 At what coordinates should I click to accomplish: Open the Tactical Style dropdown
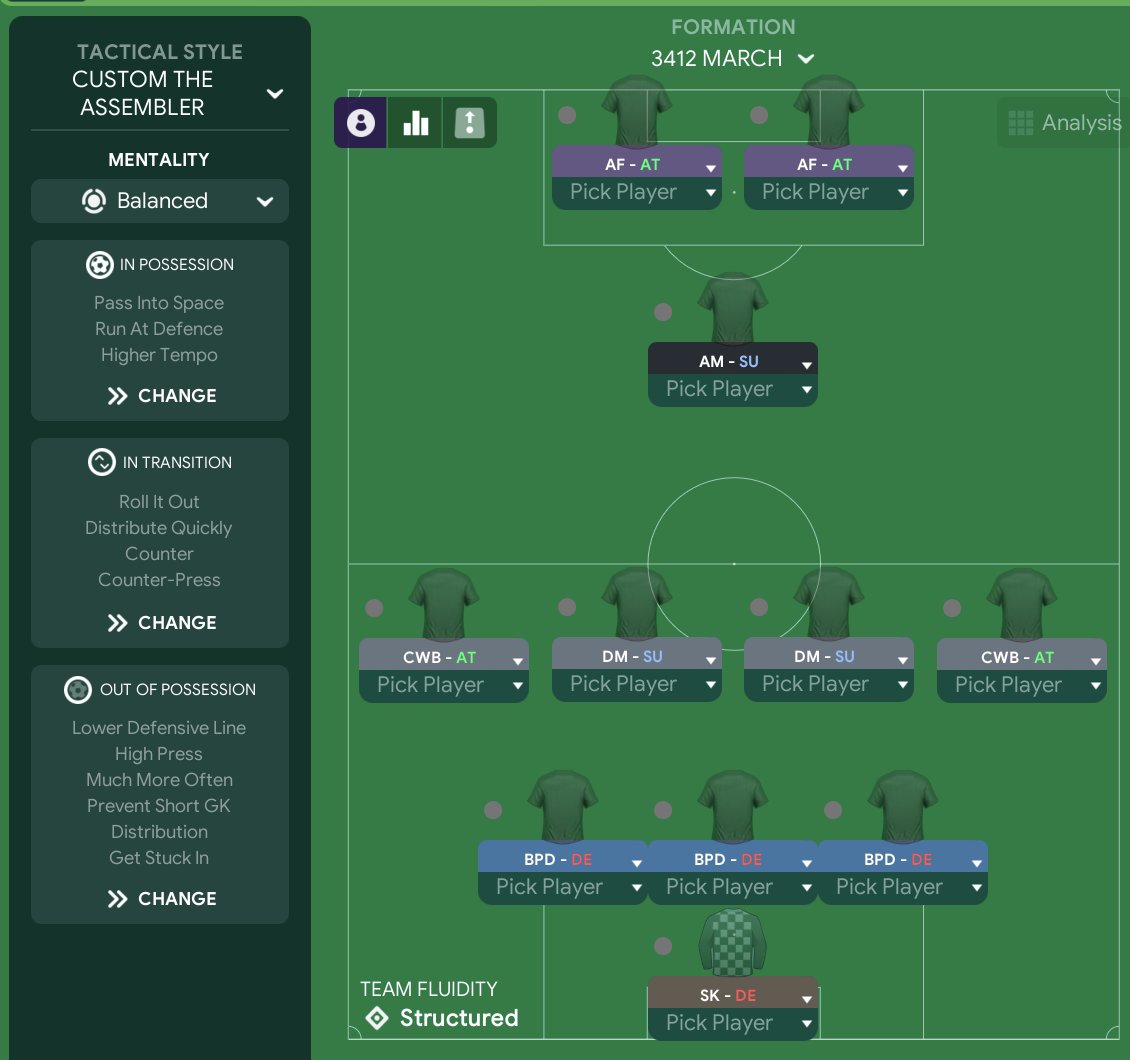(x=274, y=94)
